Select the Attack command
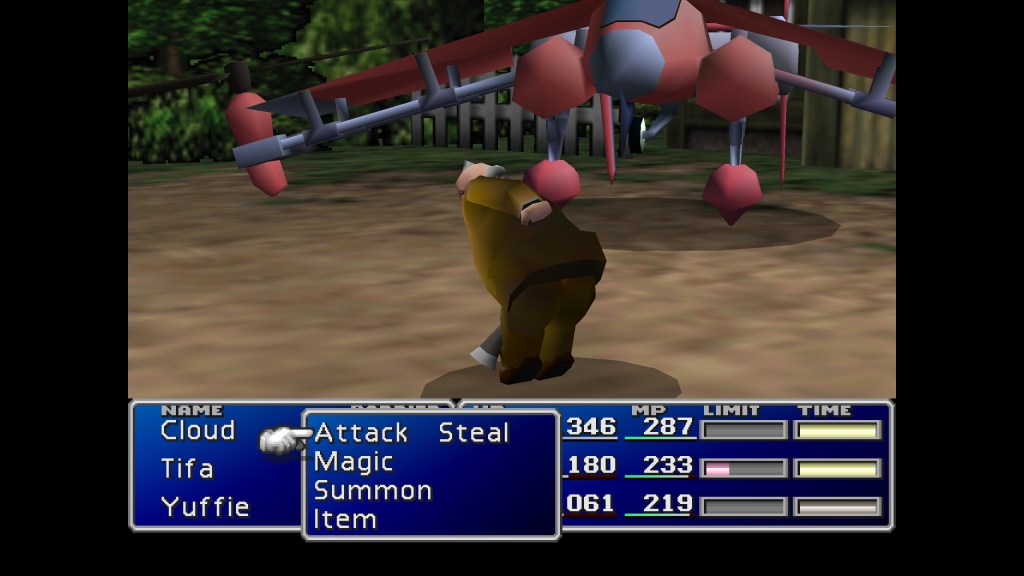Image resolution: width=1024 pixels, height=576 pixels. click(361, 433)
